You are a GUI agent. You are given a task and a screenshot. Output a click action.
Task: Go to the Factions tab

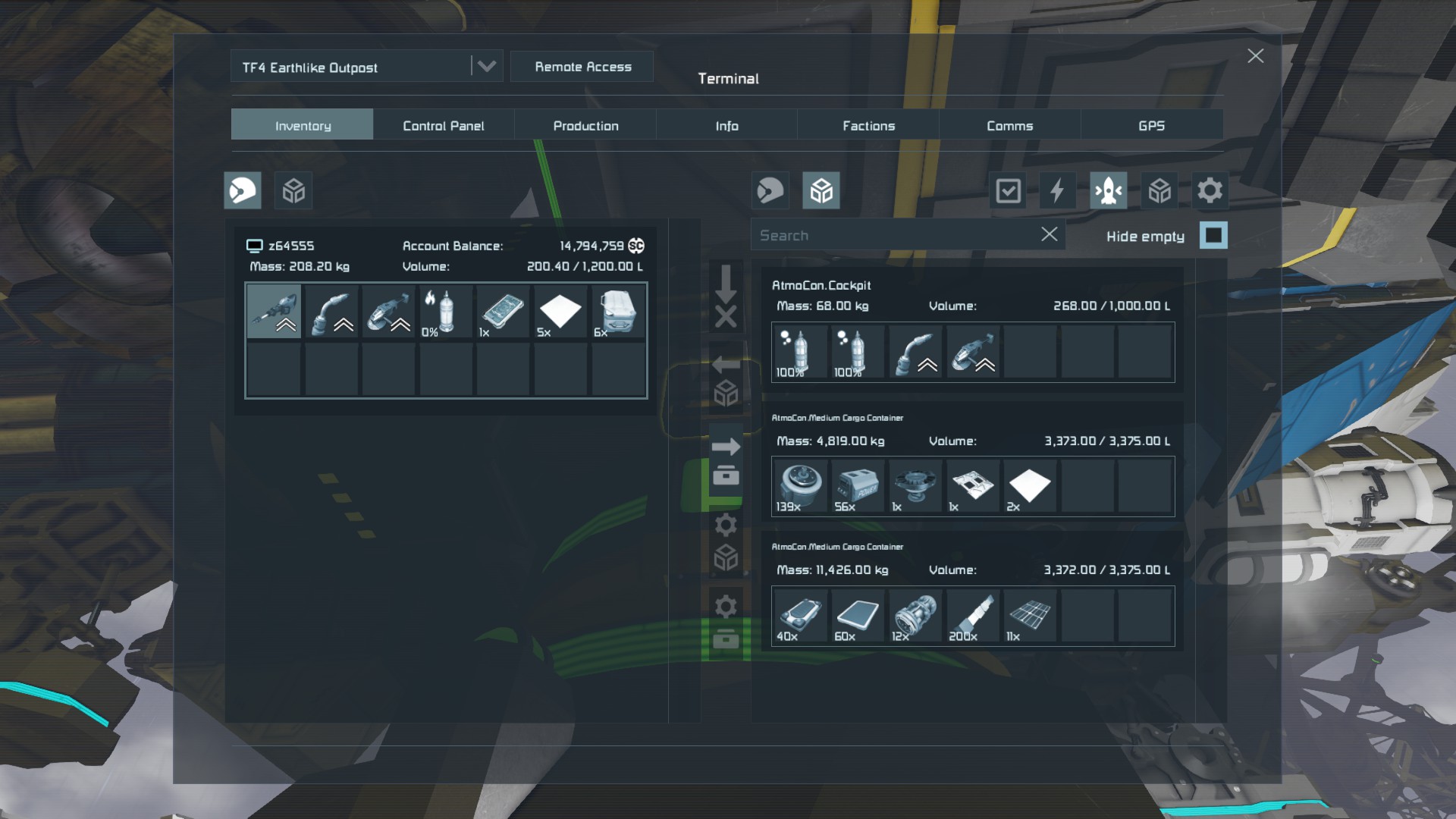868,126
